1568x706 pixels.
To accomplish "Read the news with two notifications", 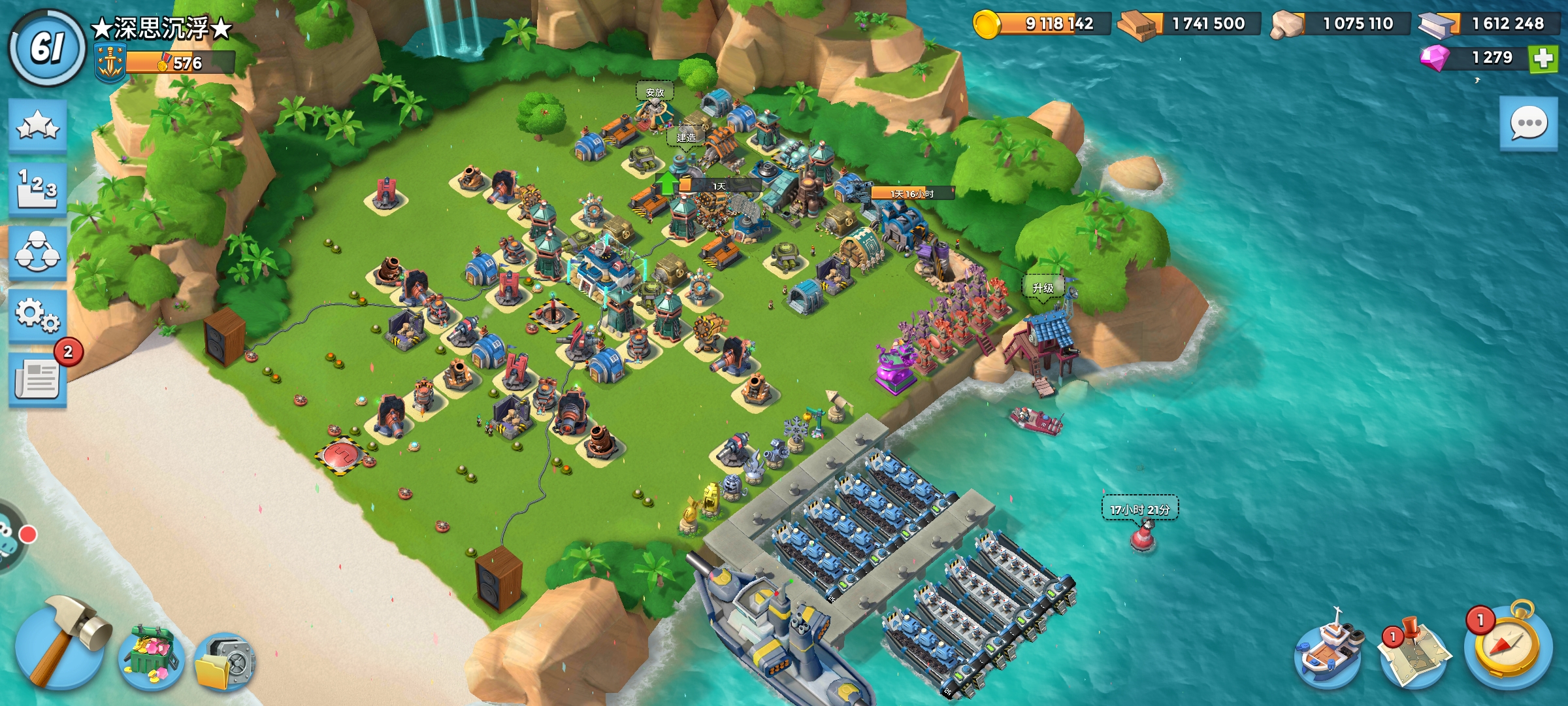I will point(38,379).
